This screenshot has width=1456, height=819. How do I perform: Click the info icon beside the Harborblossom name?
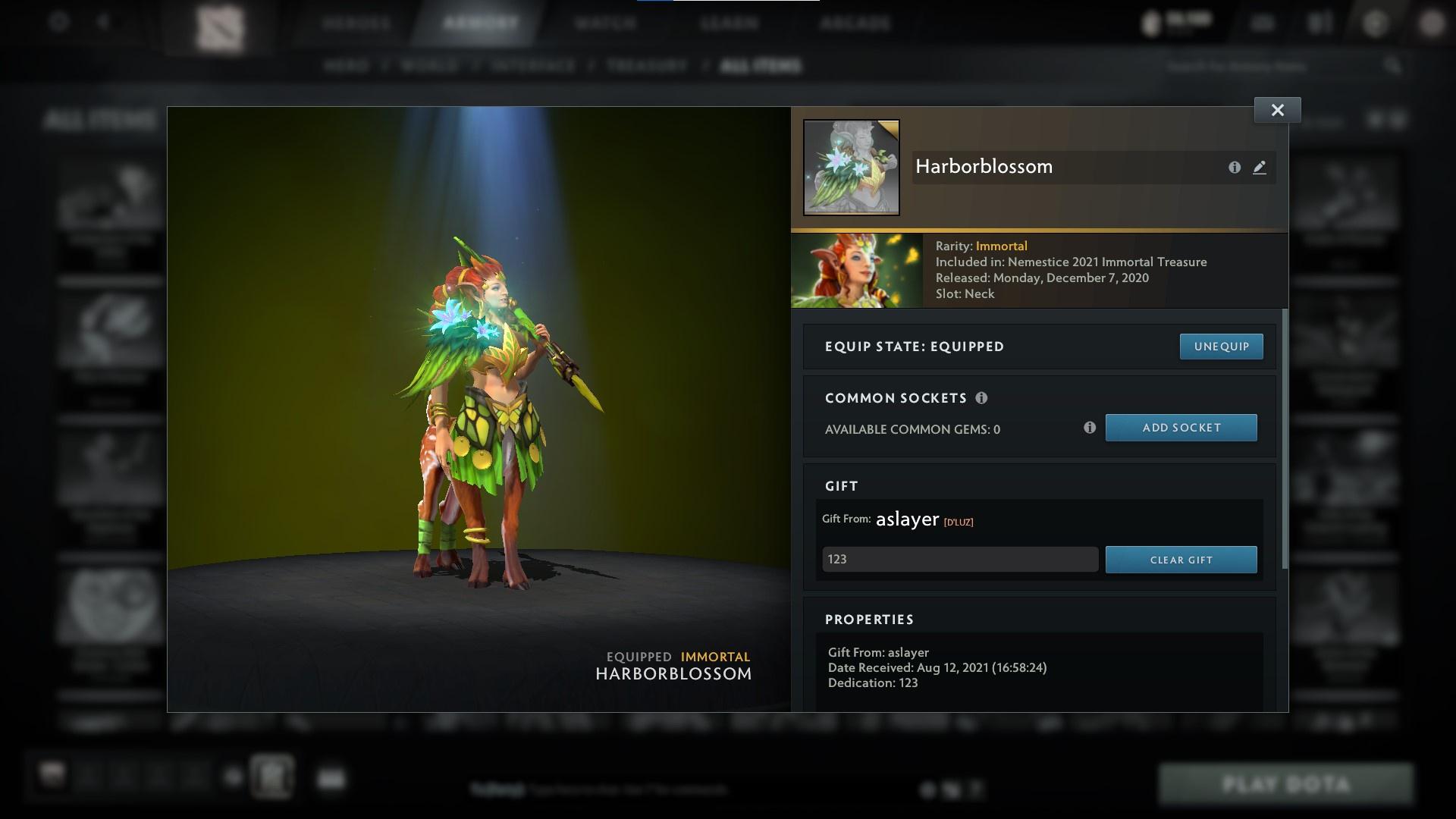click(x=1233, y=168)
